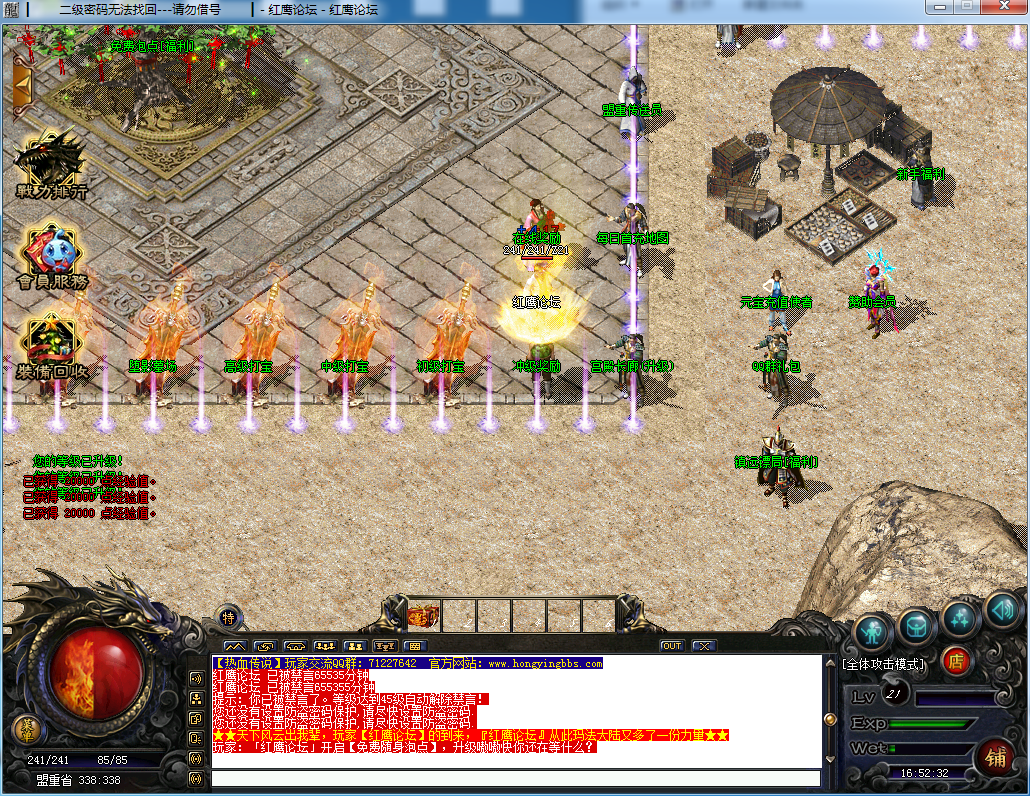The height and width of the screenshot is (796, 1030).
Task: Click the mountain icon button above chat
Action: click(x=235, y=646)
